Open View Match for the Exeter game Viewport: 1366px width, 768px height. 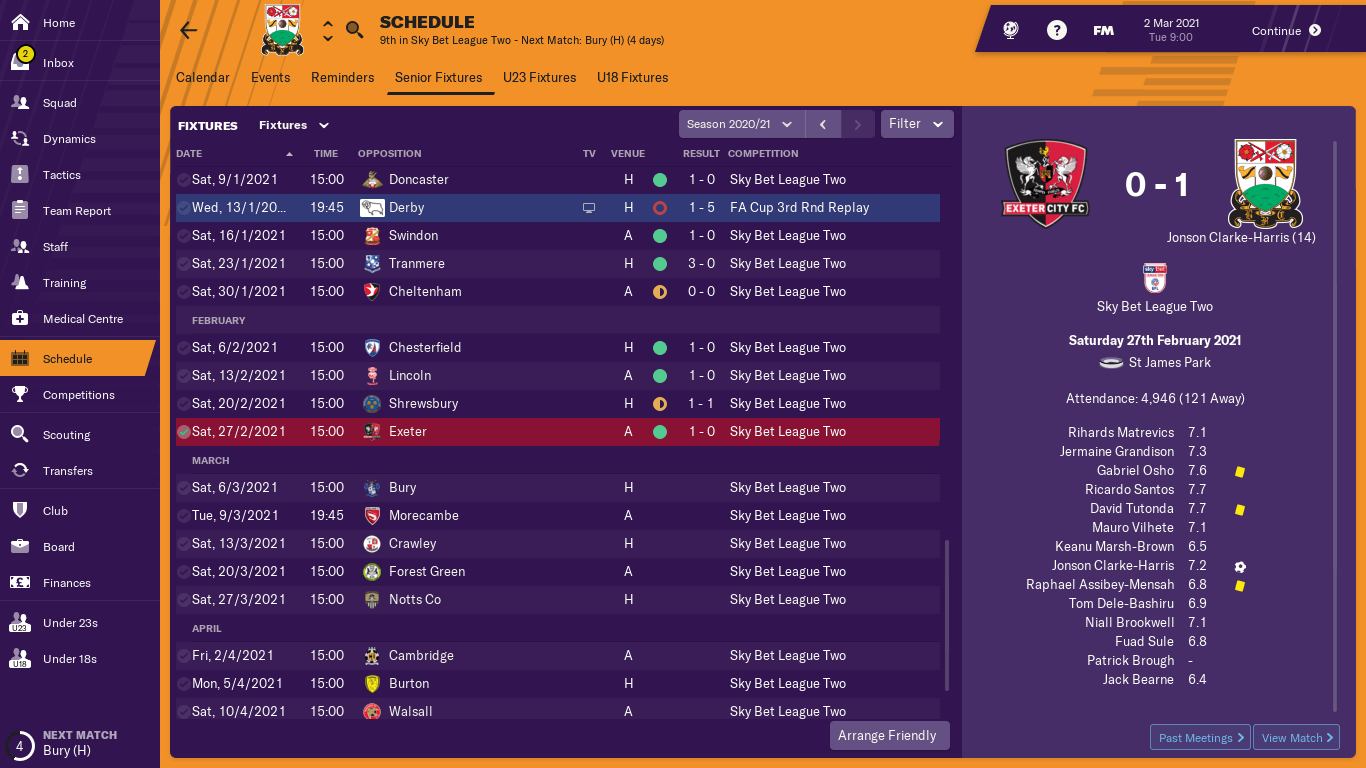click(x=1296, y=737)
